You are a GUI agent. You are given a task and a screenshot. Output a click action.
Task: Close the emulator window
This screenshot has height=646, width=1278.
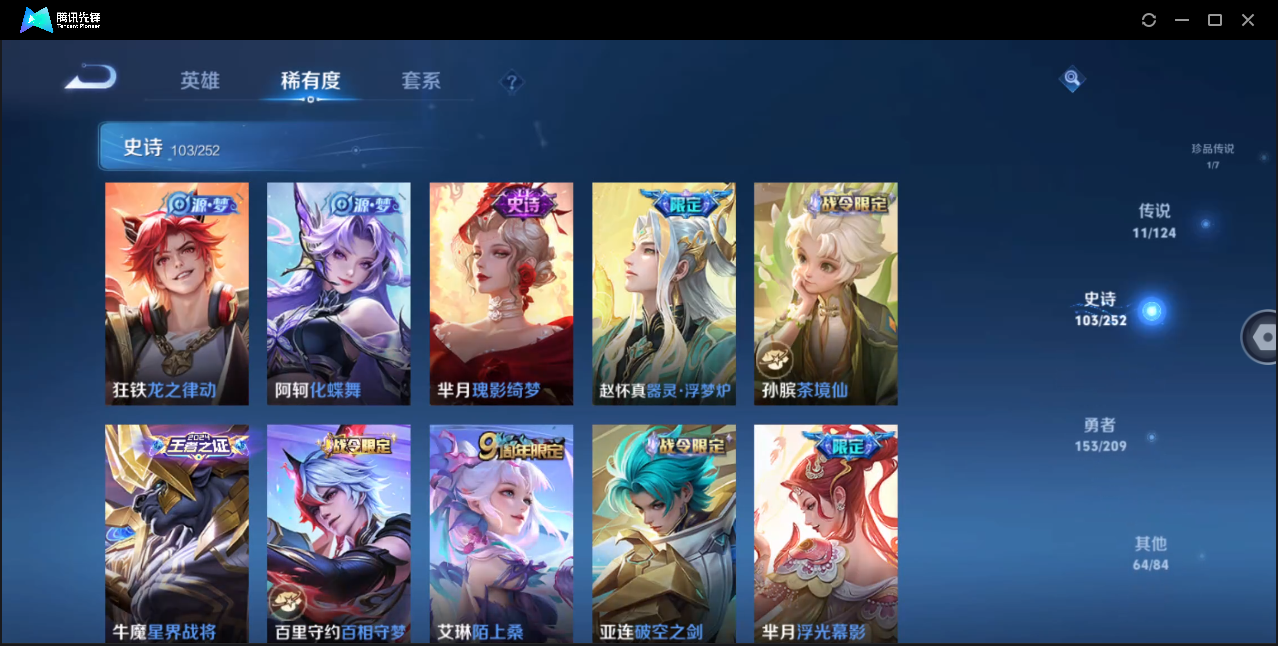pos(1248,20)
